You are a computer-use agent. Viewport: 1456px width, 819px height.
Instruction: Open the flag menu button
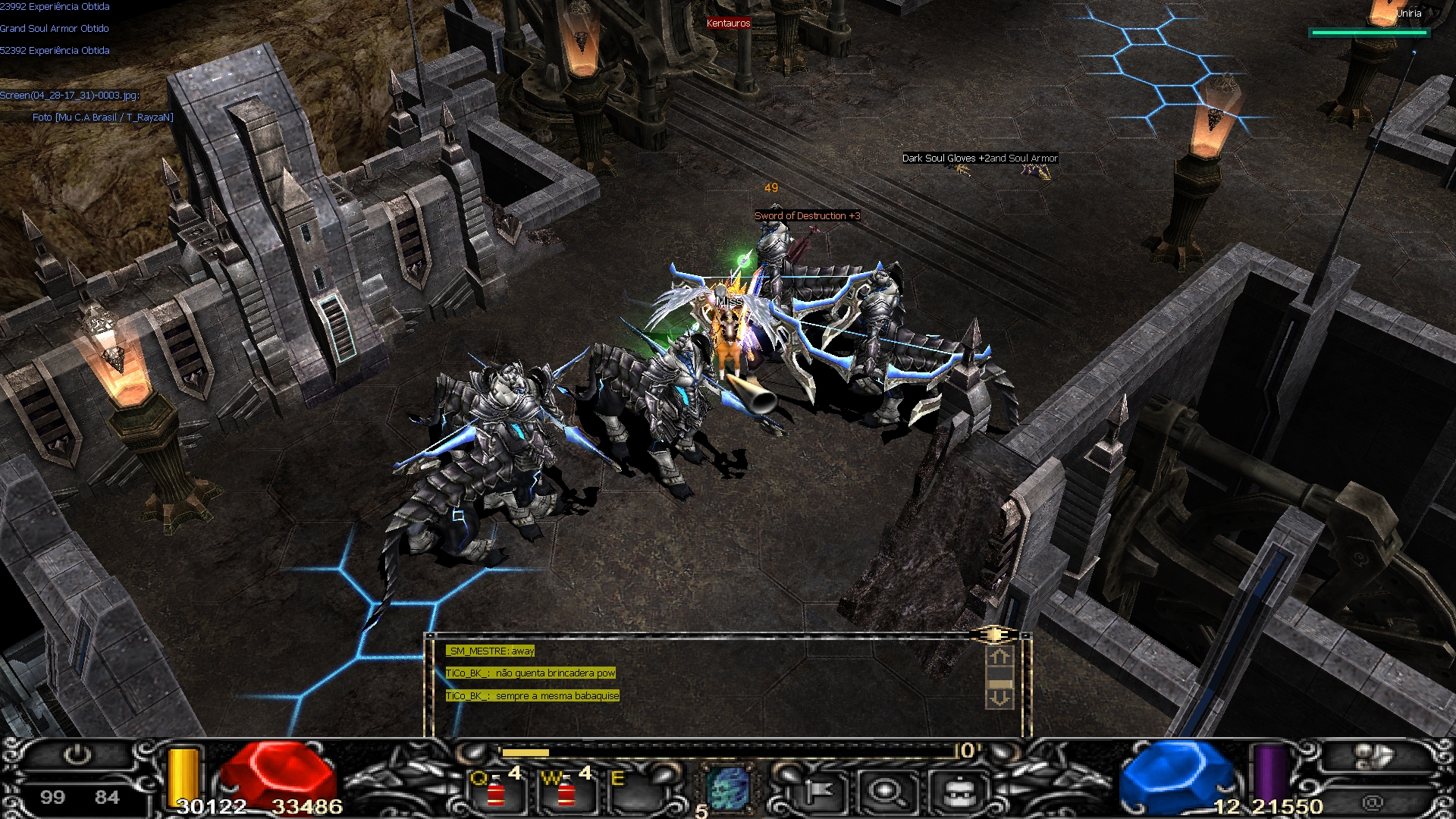click(x=817, y=792)
